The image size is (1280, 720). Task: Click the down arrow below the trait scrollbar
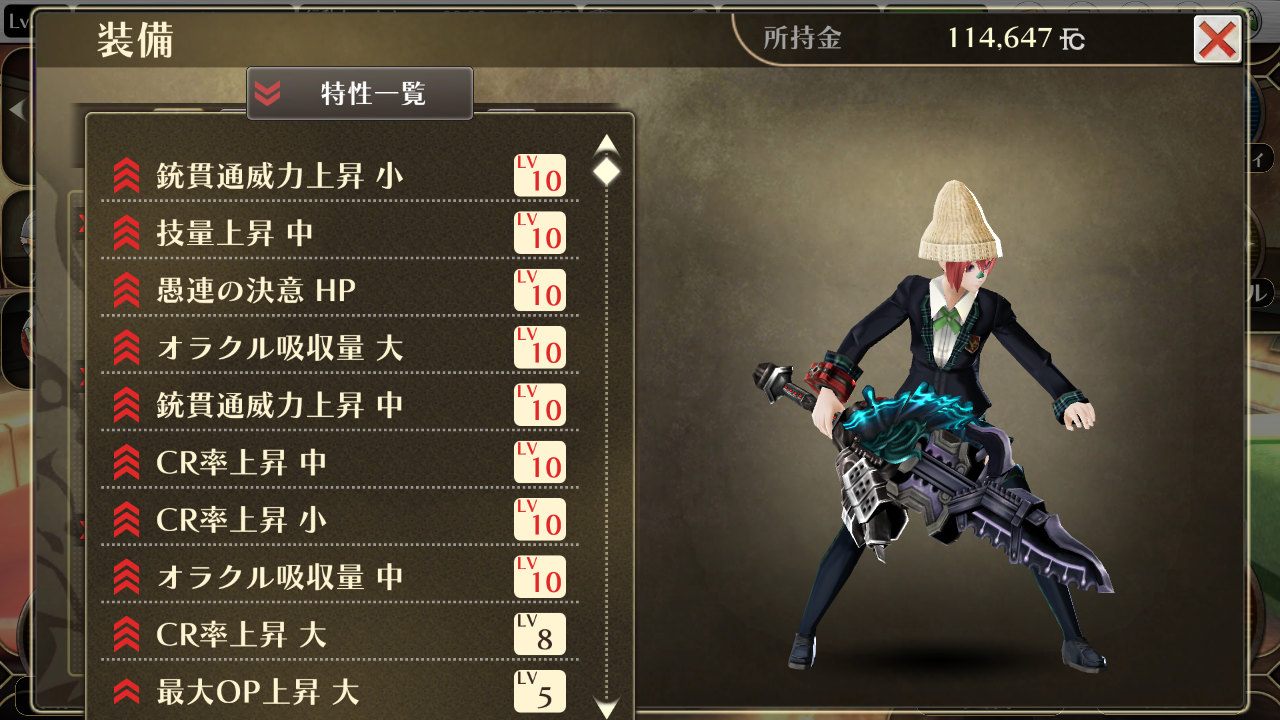point(607,704)
